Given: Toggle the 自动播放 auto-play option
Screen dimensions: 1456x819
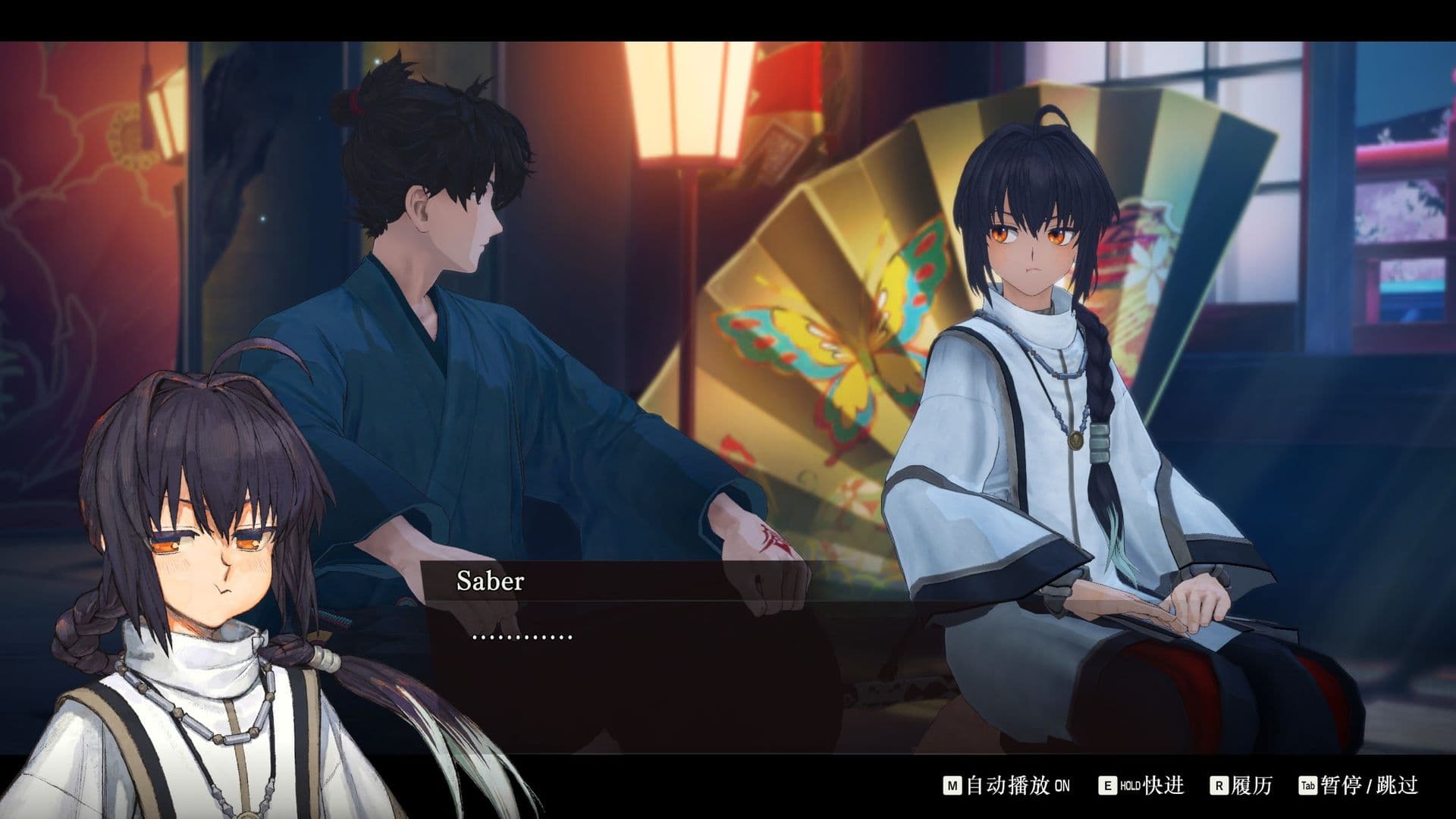Looking at the screenshot, I should pyautogui.click(x=1006, y=786).
